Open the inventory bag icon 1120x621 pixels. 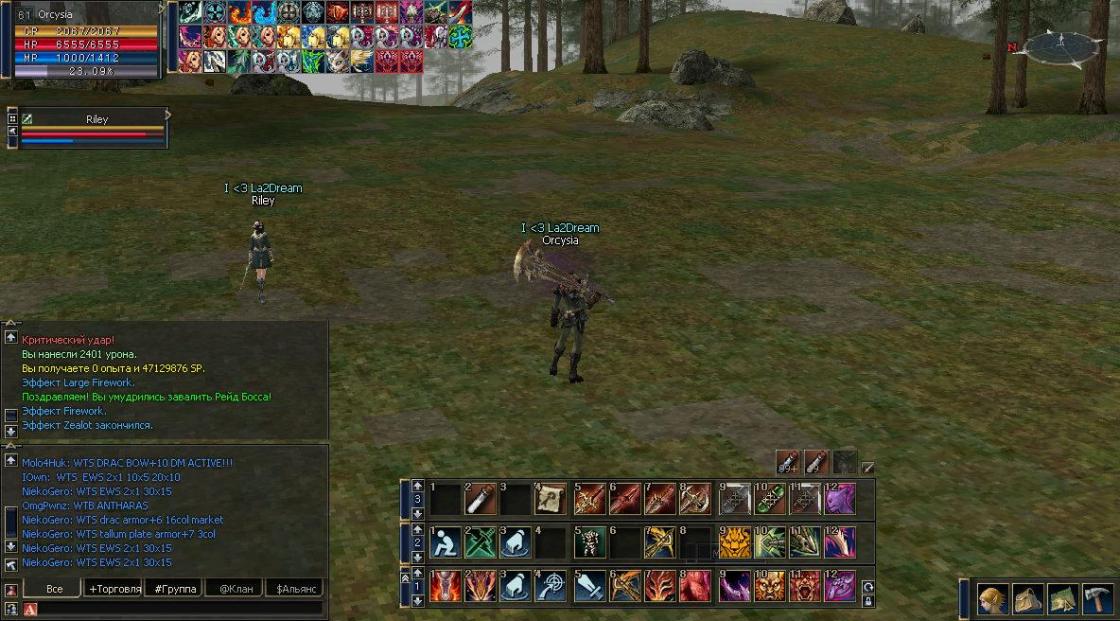[1028, 599]
